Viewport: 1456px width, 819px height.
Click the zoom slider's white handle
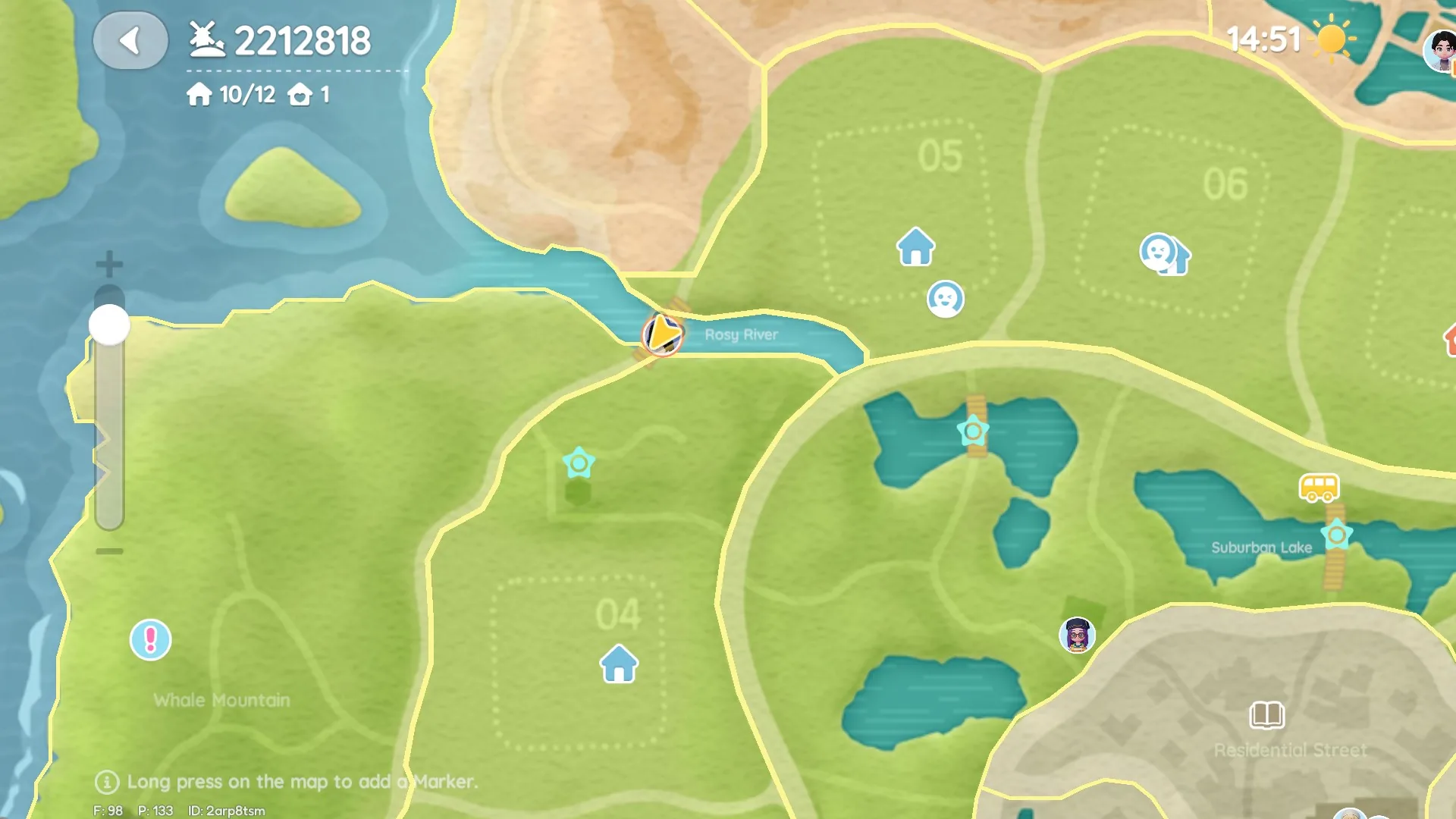pyautogui.click(x=109, y=325)
